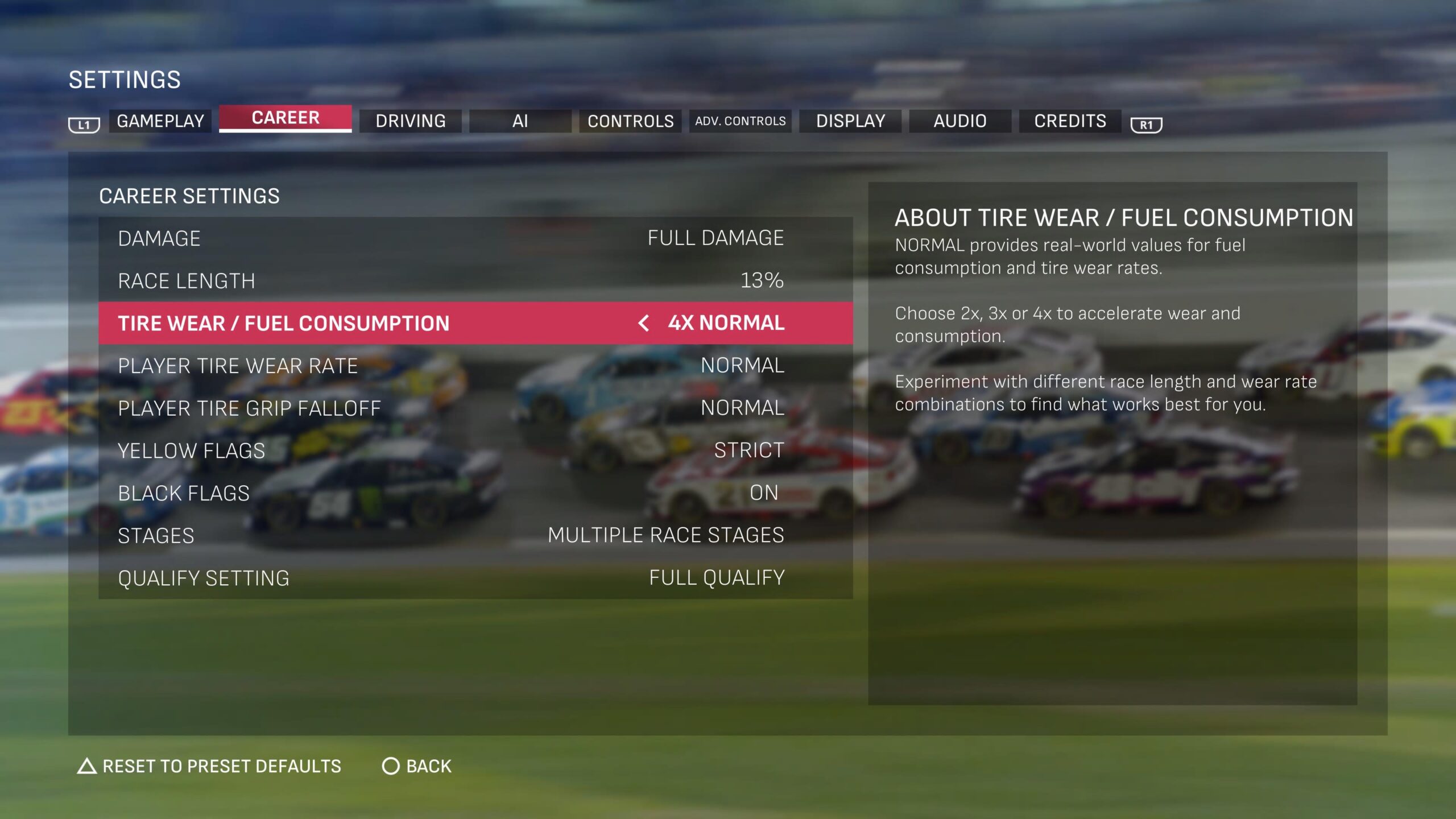Image resolution: width=1456 pixels, height=819 pixels.
Task: Open the Adv. Controls tab
Action: (740, 121)
